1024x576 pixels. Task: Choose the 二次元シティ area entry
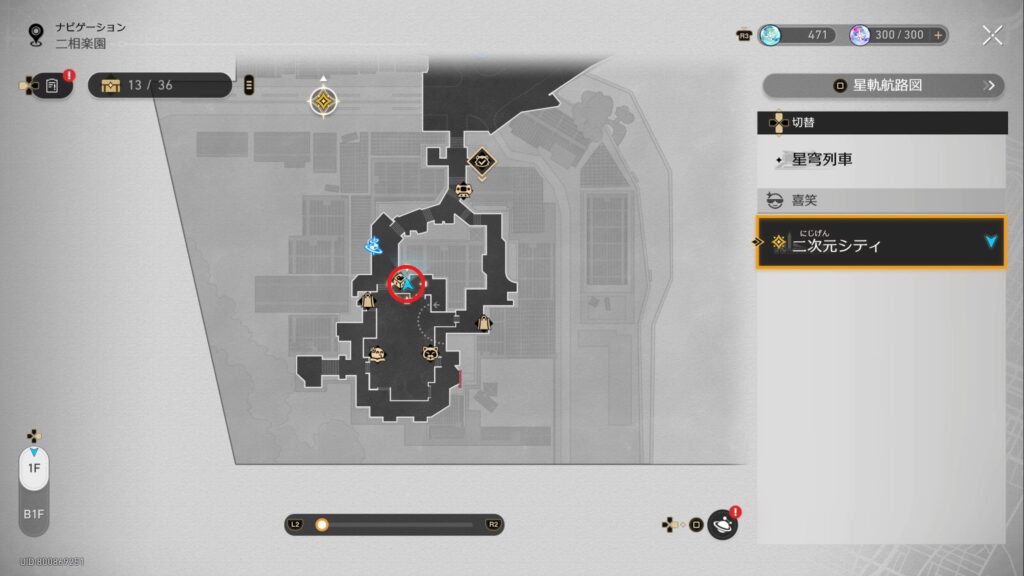tap(881, 243)
